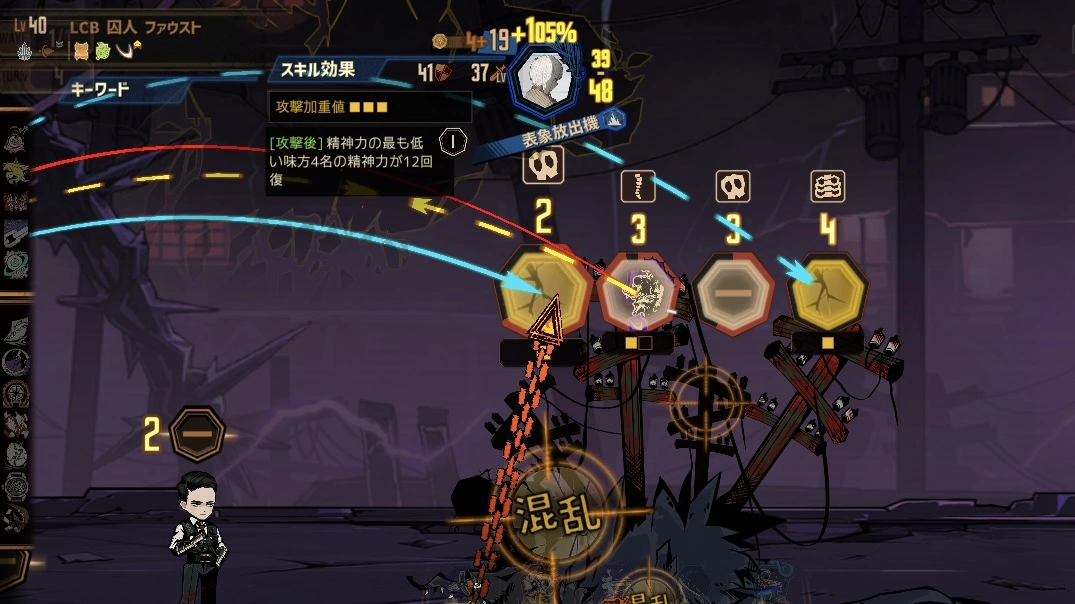This screenshot has height=604, width=1075.
Task: Select the enemy skill slot with speed 2
Action: click(545, 292)
